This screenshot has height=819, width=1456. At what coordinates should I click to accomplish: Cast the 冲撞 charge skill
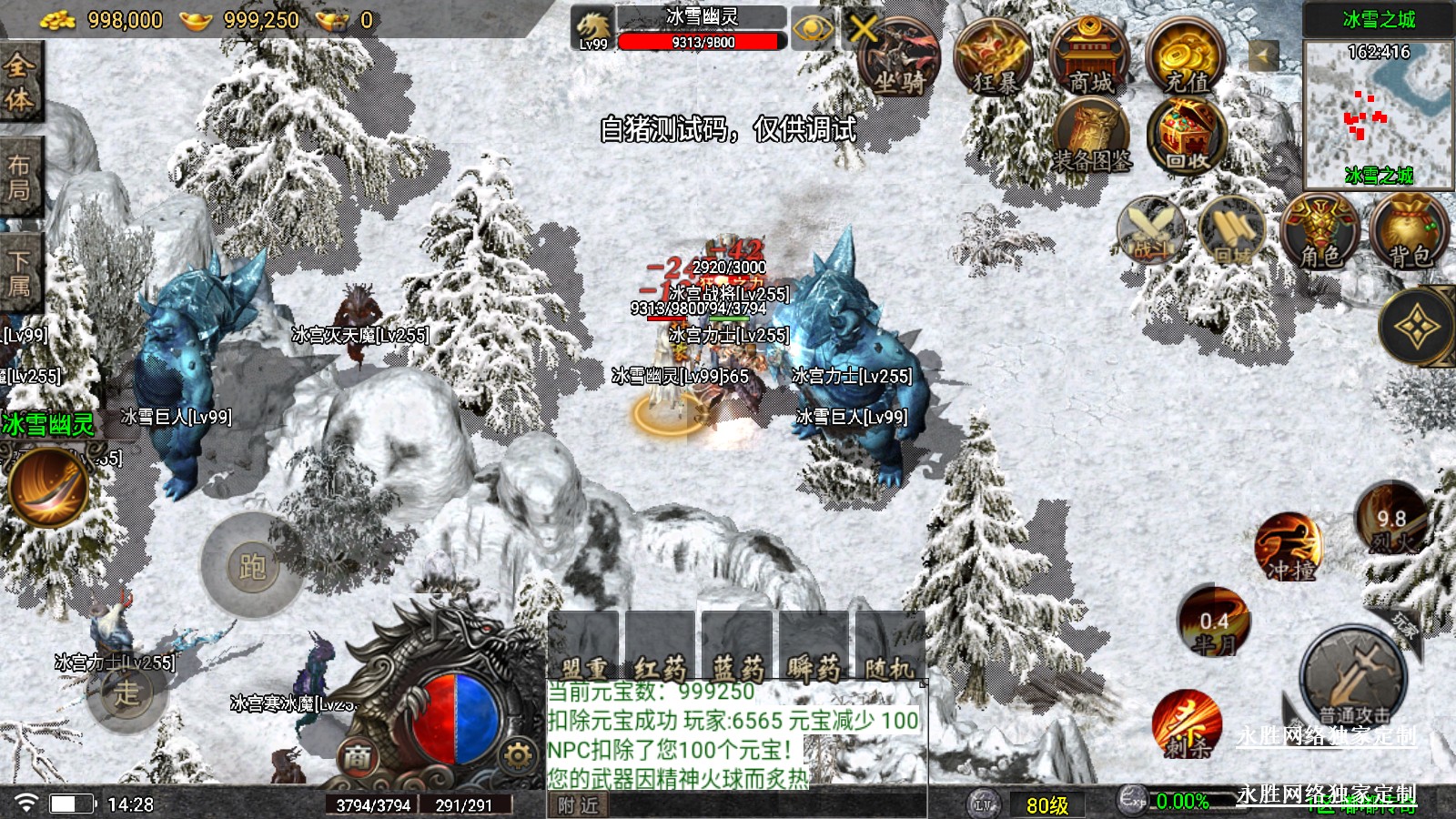coord(1289,547)
